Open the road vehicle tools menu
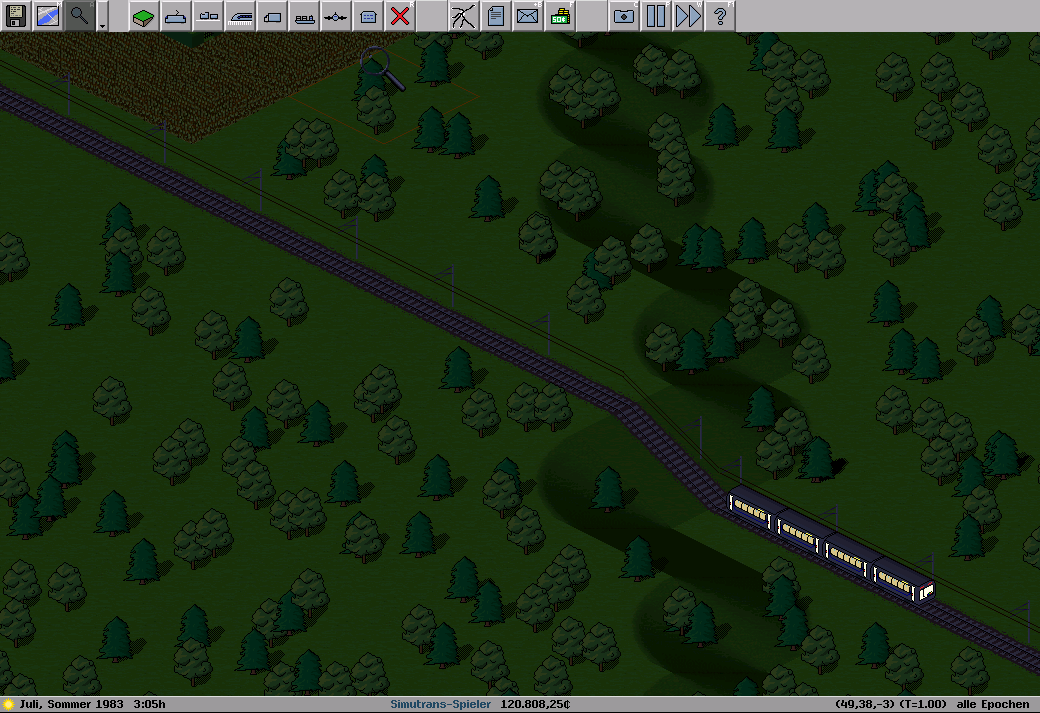The width and height of the screenshot is (1040, 713). (x=208, y=16)
